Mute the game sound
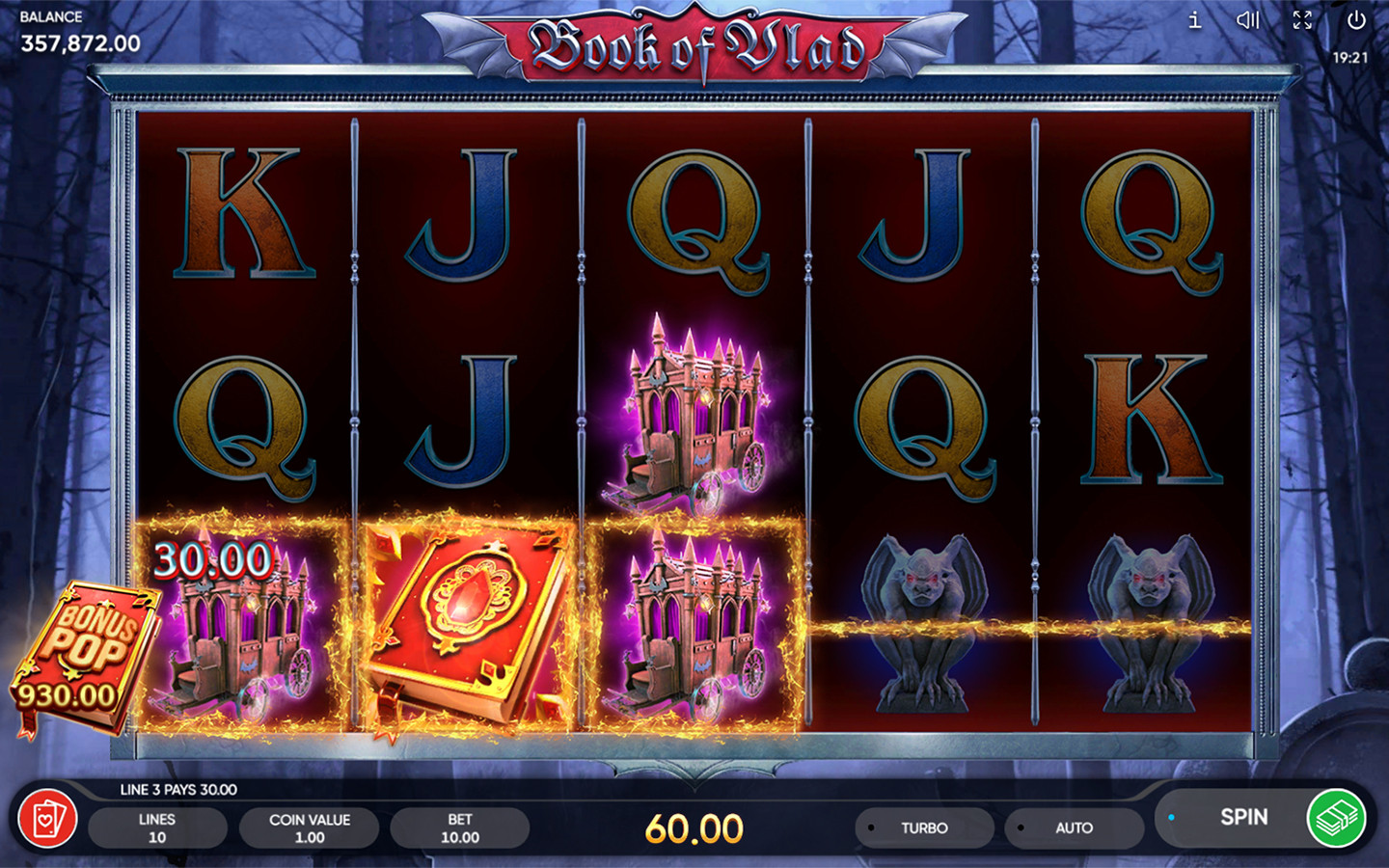This screenshot has width=1389, height=868. point(1248,19)
